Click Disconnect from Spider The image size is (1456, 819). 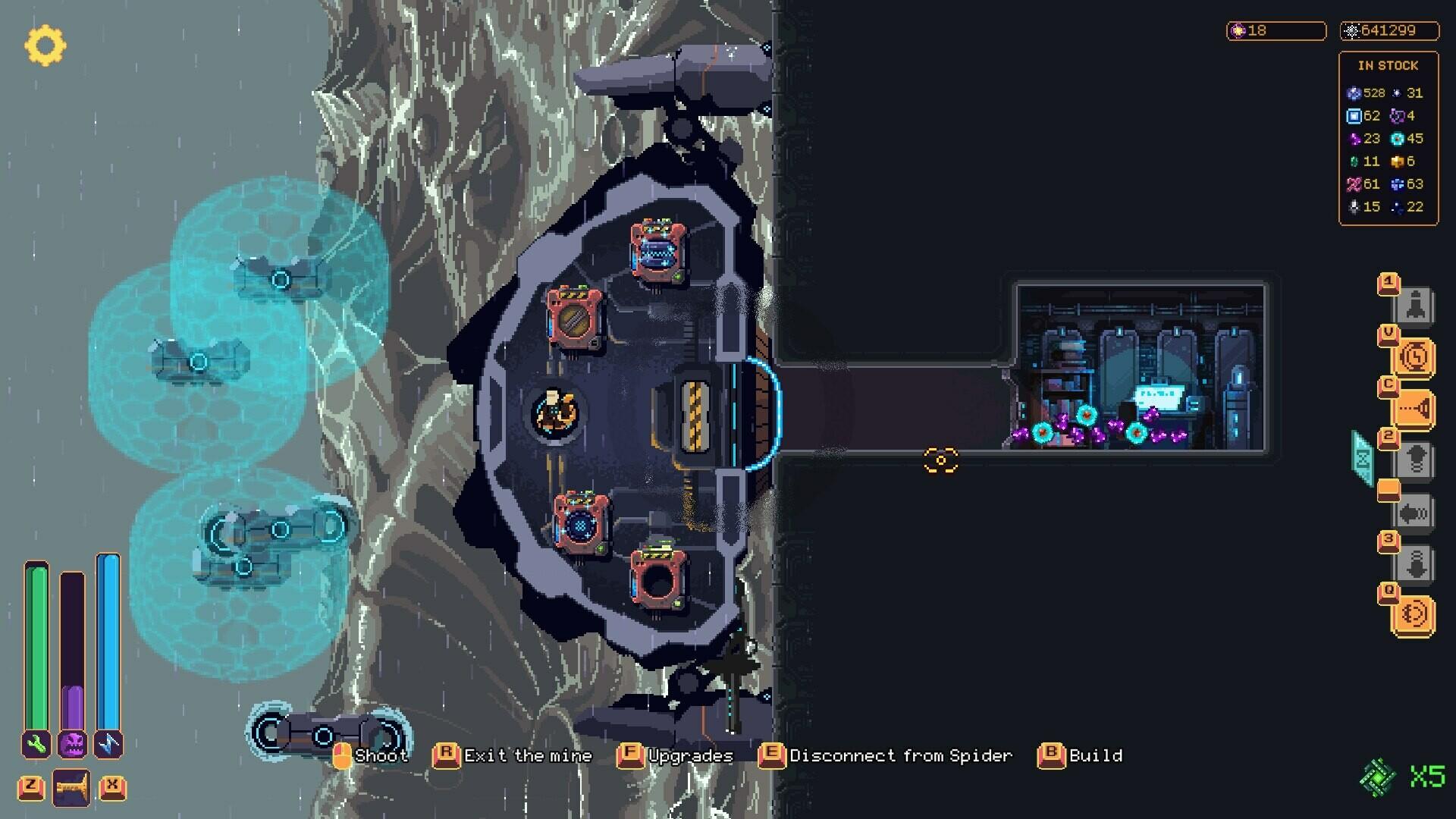coord(898,755)
